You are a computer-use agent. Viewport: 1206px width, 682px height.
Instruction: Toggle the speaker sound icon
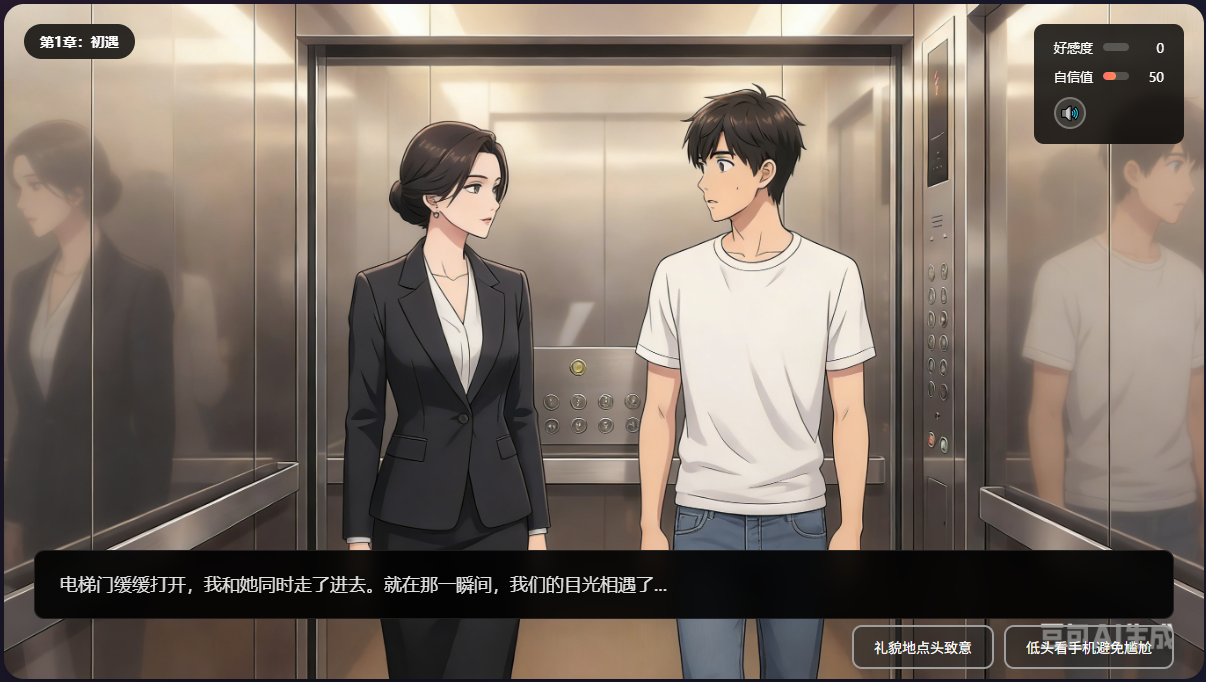pos(1069,113)
